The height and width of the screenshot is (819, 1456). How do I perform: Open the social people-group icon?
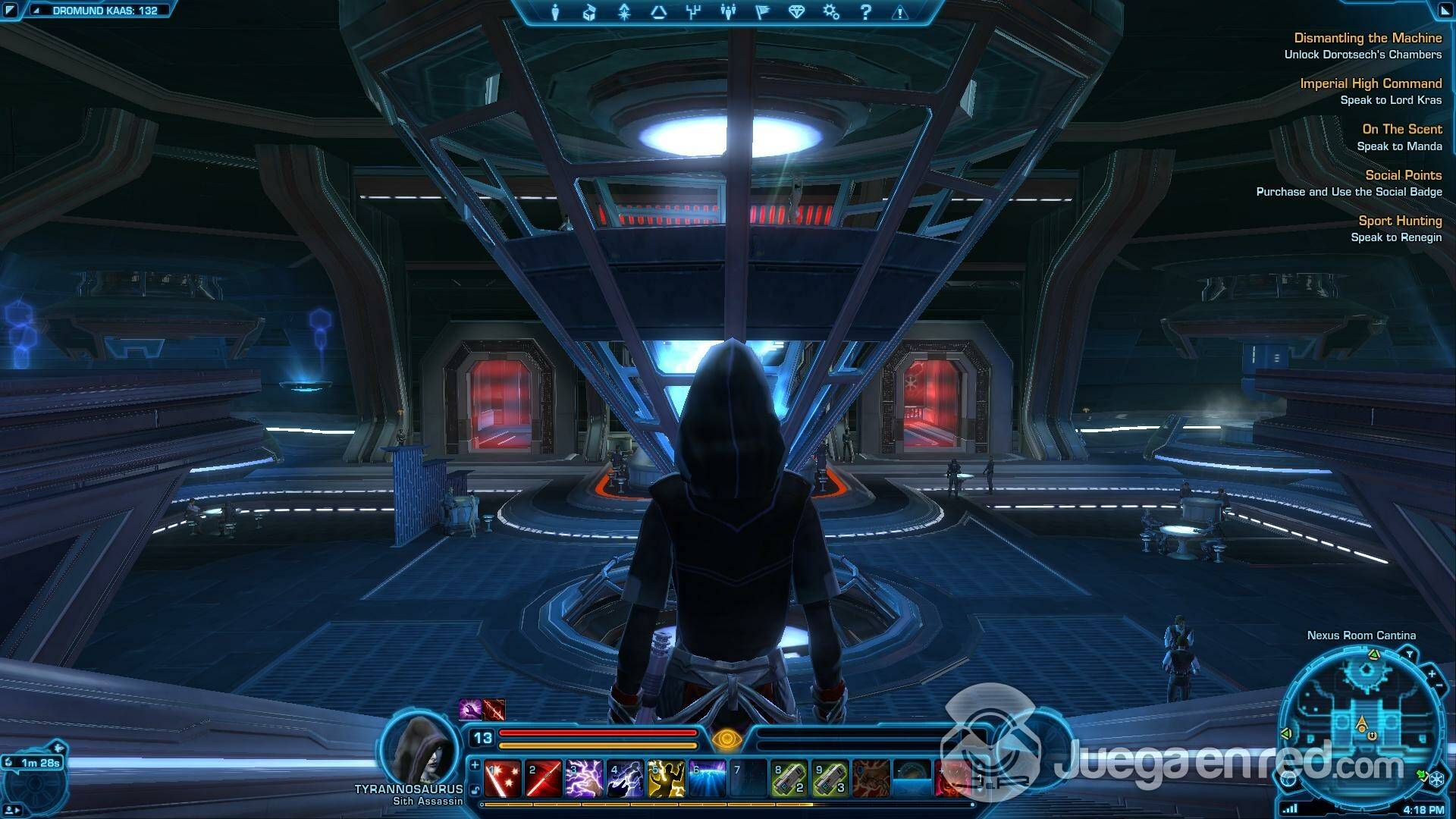tap(728, 12)
